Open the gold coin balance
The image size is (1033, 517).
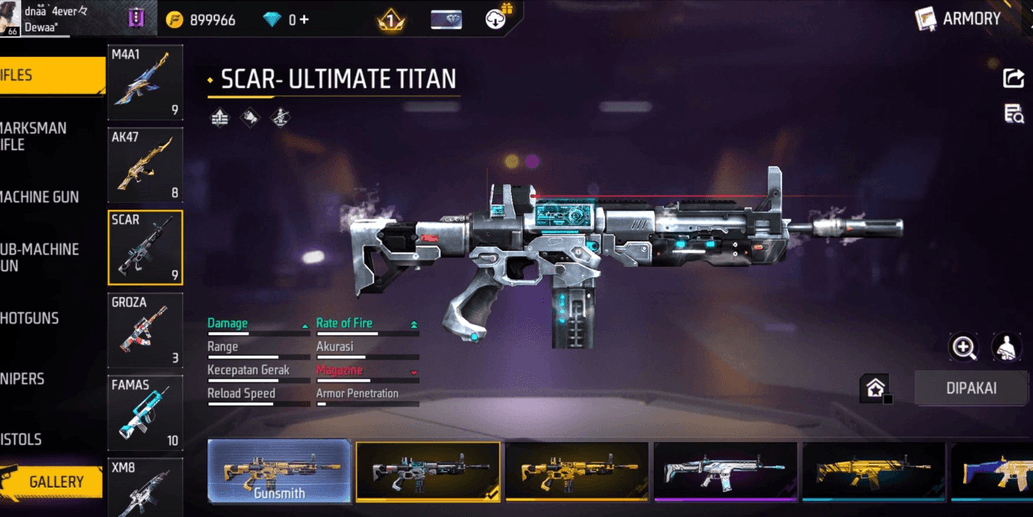coord(201,19)
